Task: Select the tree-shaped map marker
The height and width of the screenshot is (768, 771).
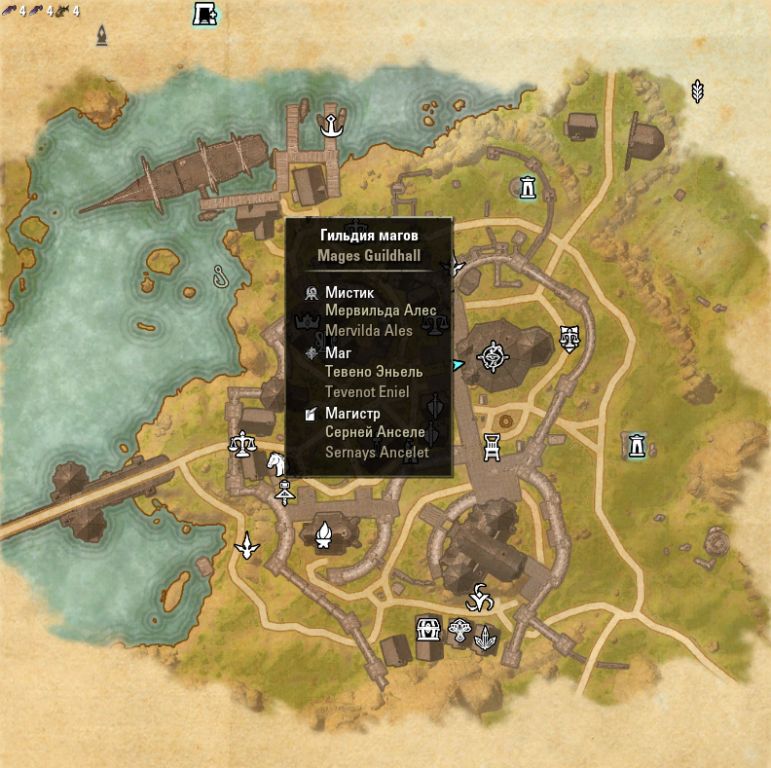Action: [459, 631]
